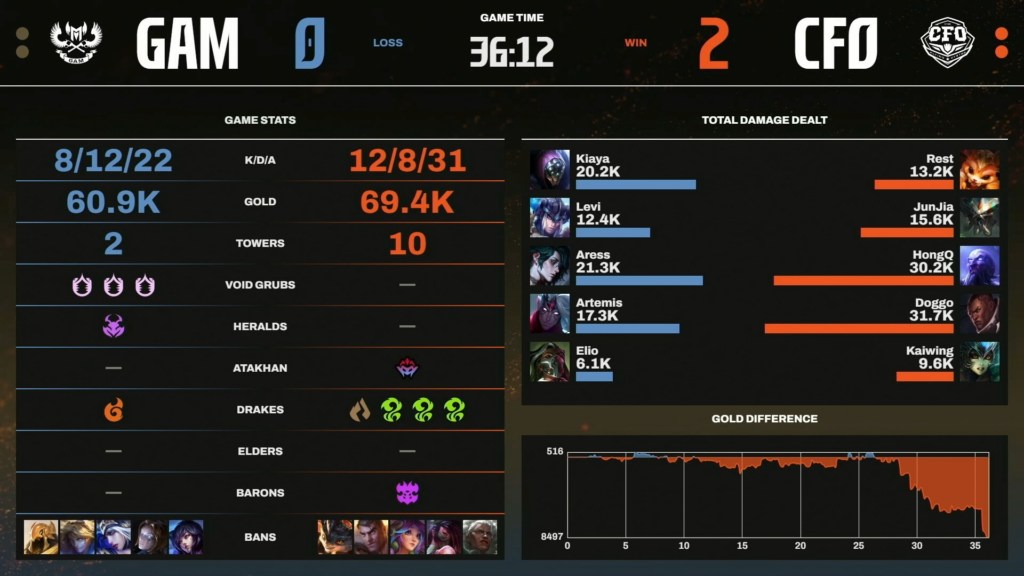The height and width of the screenshot is (576, 1024).
Task: Select Doggo's champion portrait
Action: 979,313
